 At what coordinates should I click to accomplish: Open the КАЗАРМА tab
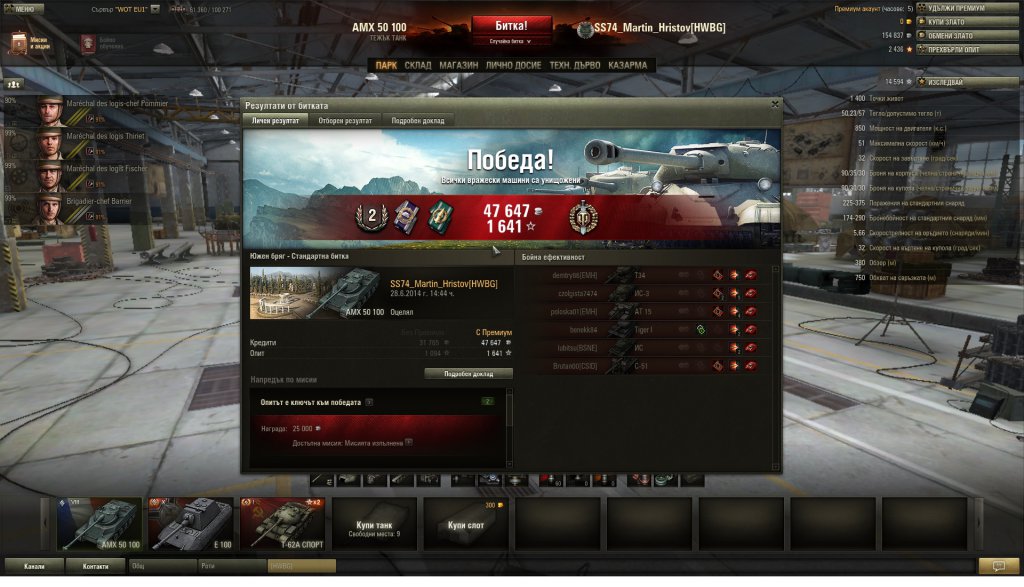coord(627,65)
